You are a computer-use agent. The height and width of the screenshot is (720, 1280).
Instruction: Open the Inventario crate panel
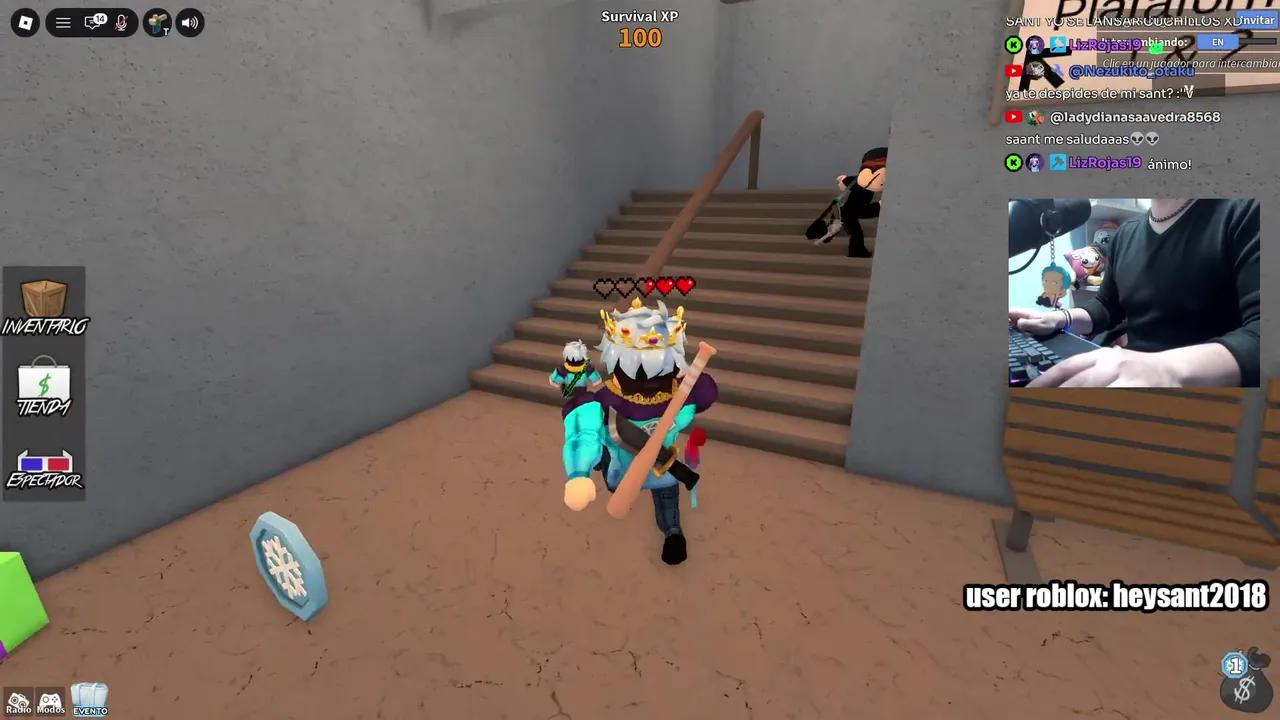click(x=44, y=300)
